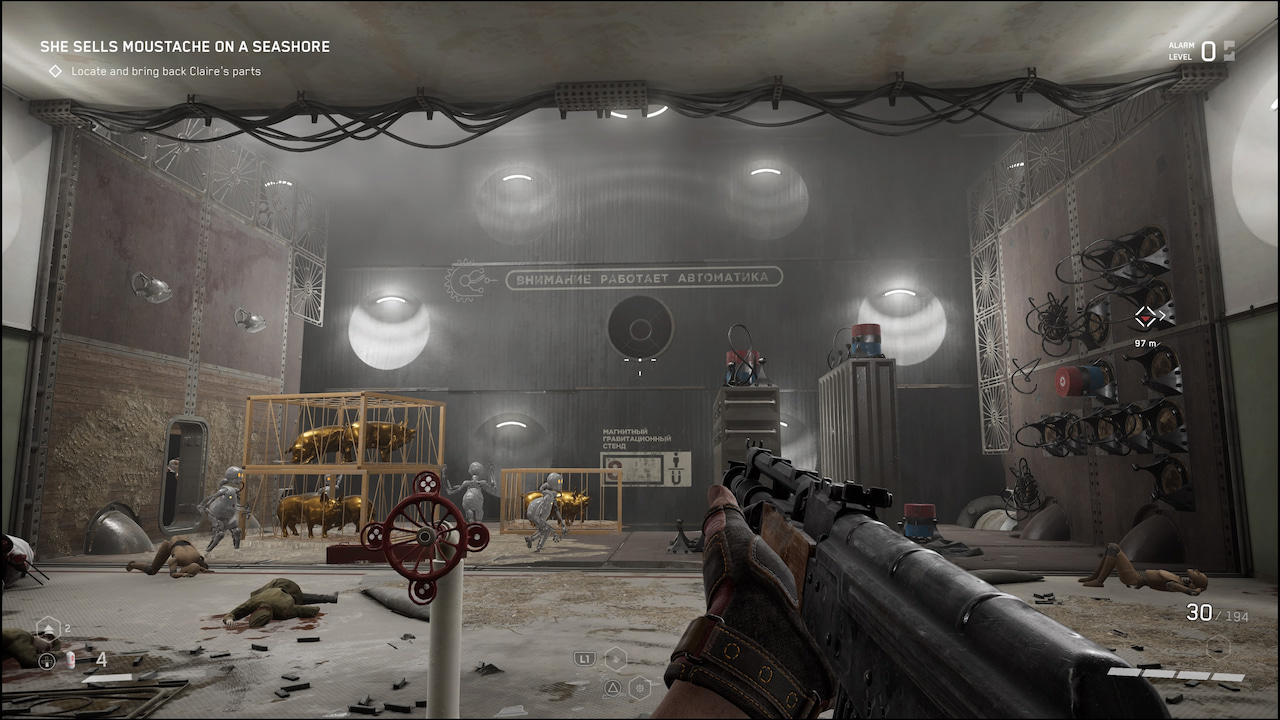The width and height of the screenshot is (1280, 720).
Task: Use the white capsule item
Action: (71, 661)
